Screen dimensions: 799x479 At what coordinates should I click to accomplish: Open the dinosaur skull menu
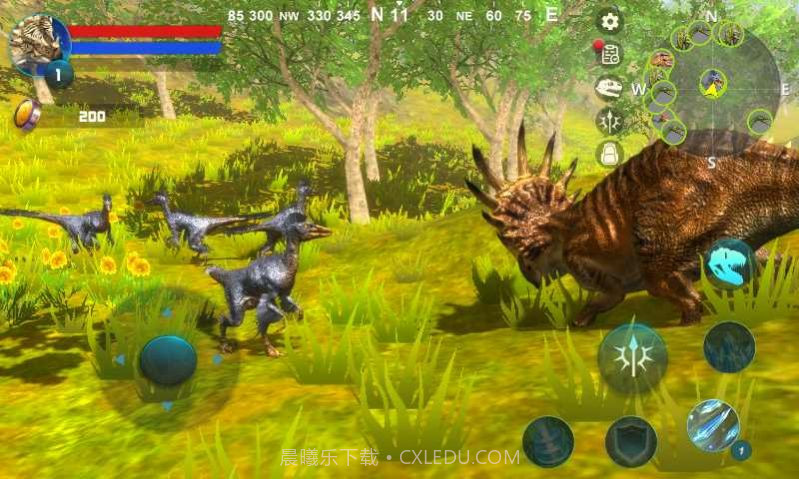[609, 88]
